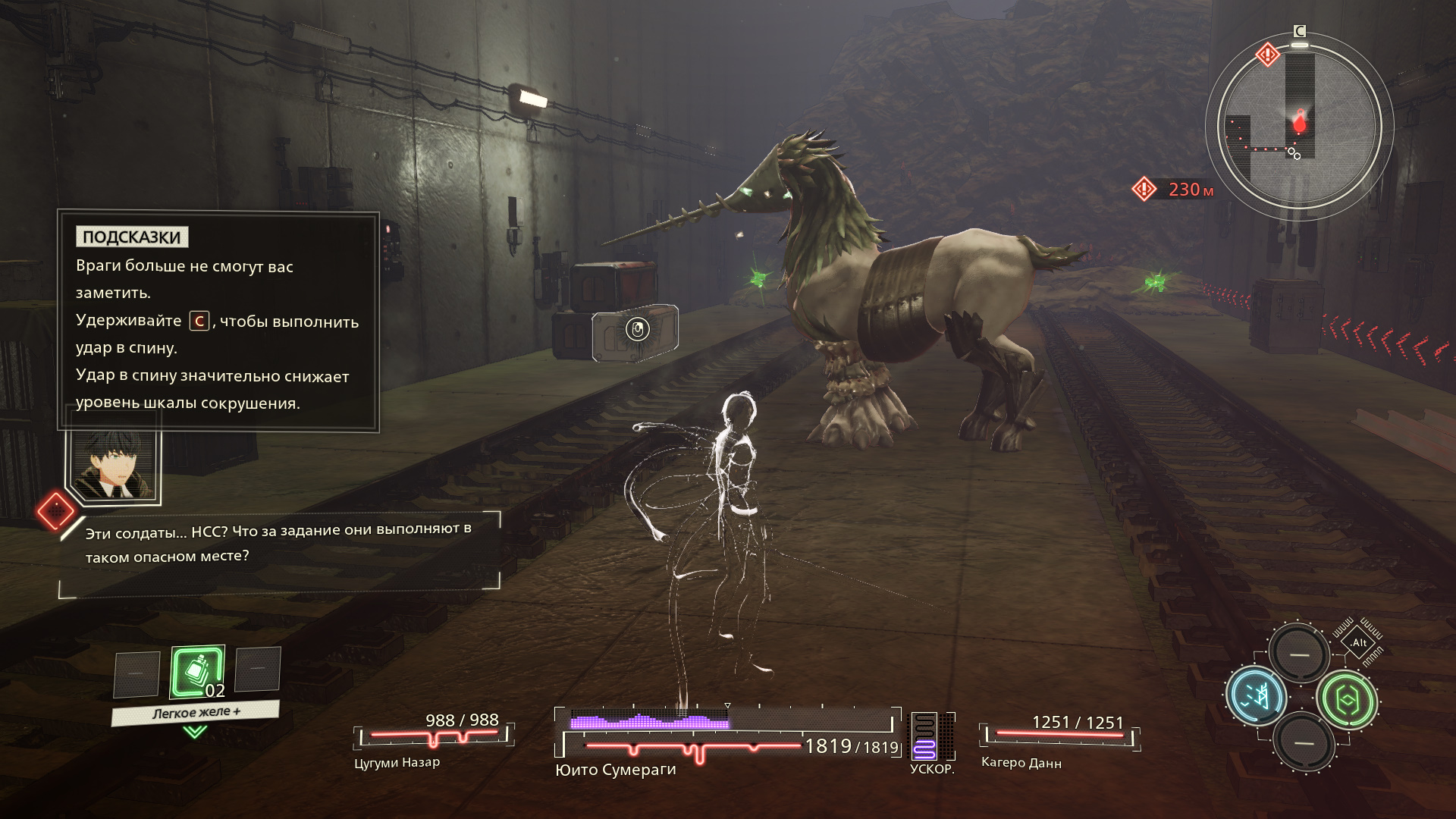Click the speaker portrait in the dialogue

tap(114, 464)
